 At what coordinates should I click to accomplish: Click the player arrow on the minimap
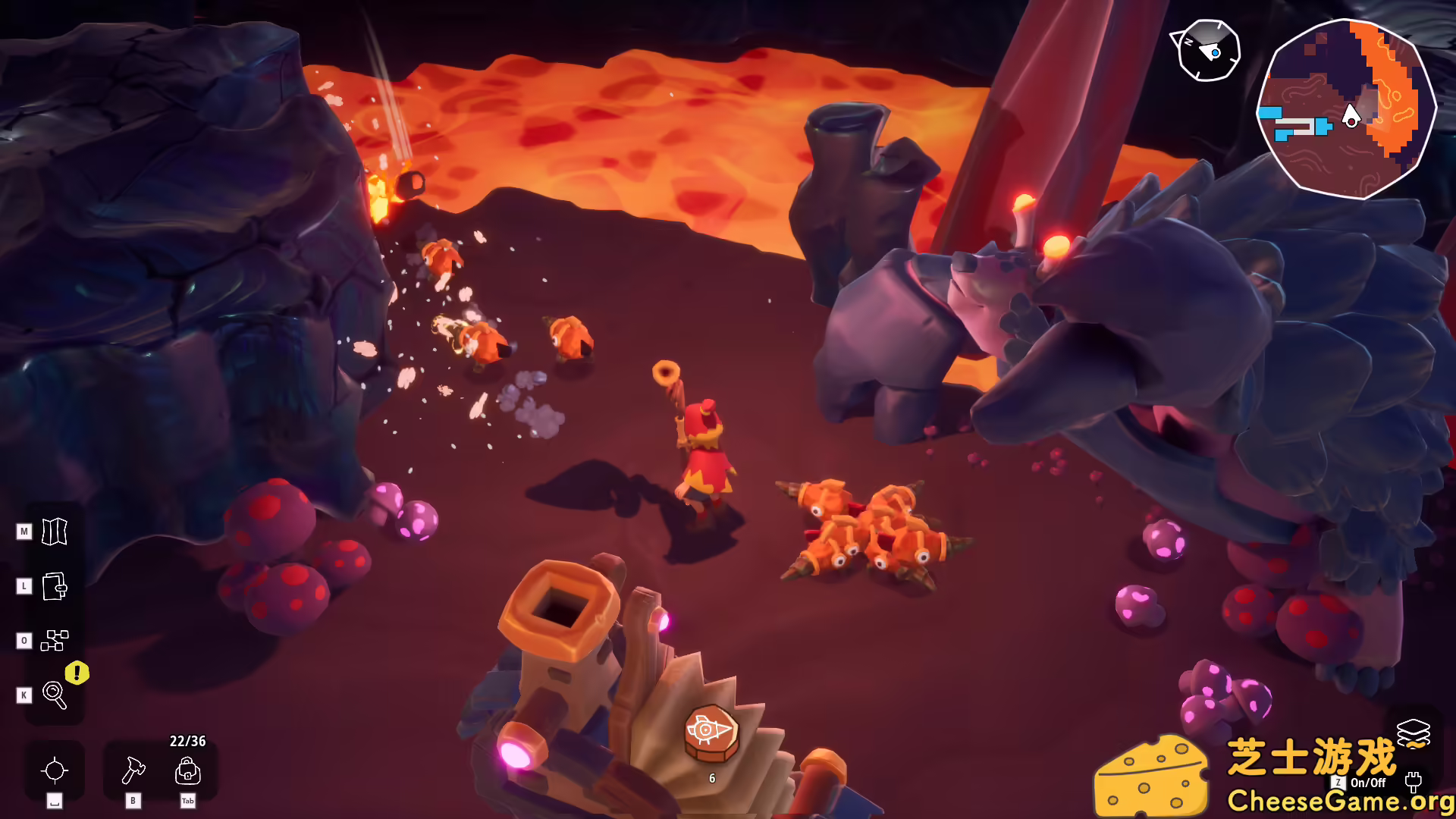coord(1351,118)
